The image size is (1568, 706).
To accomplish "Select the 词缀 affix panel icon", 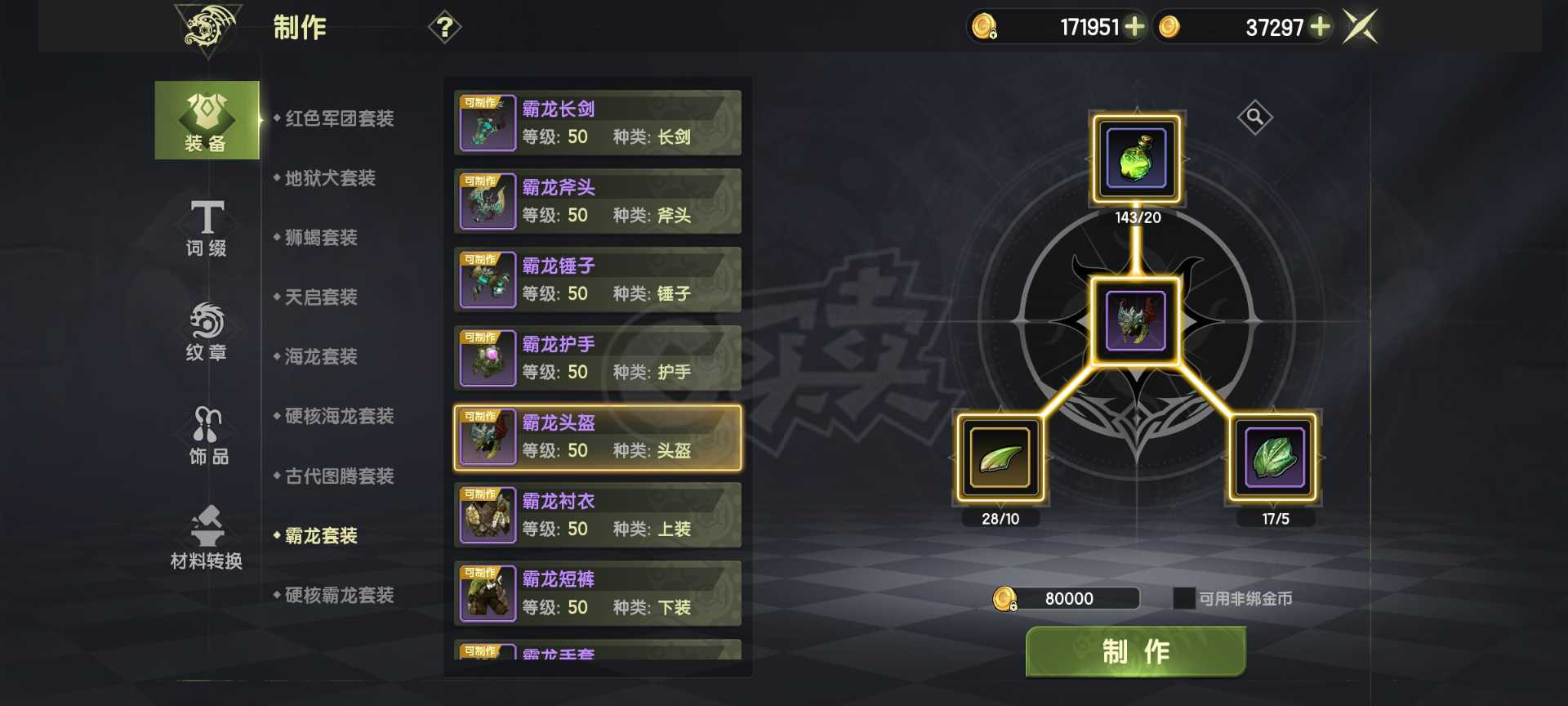I will [x=206, y=227].
